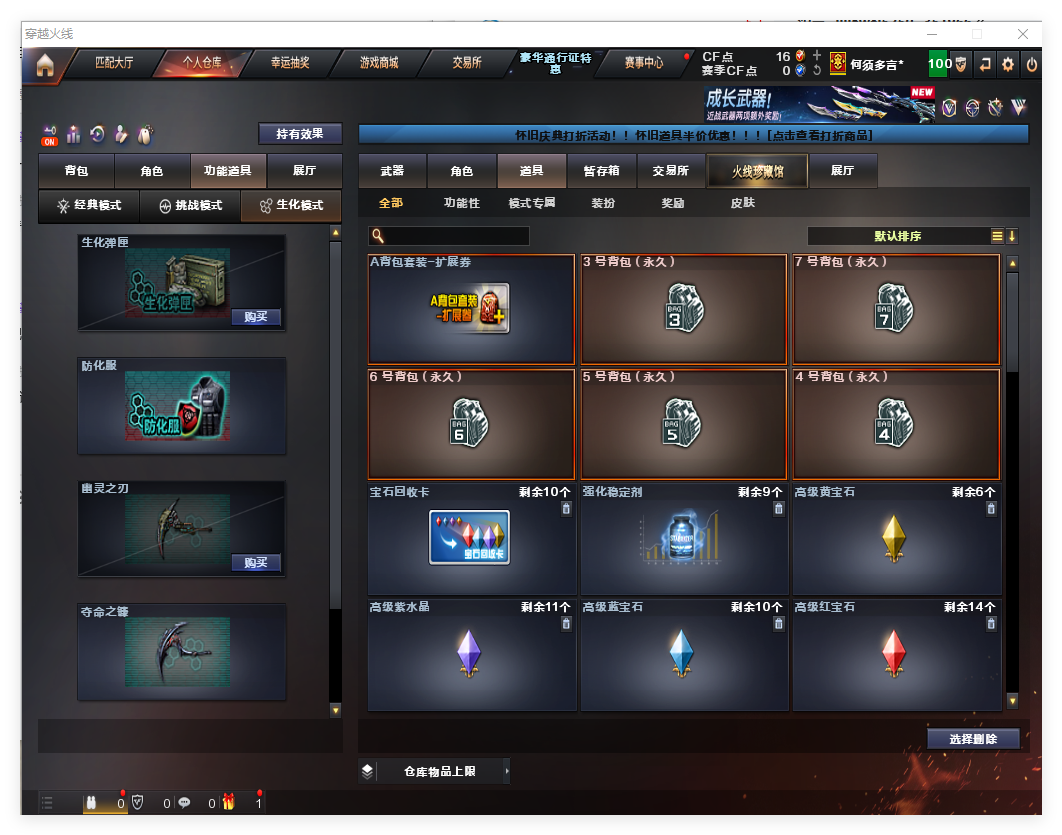
Task: Expand the 仓库物品上限 panel
Action: pyautogui.click(x=434, y=771)
